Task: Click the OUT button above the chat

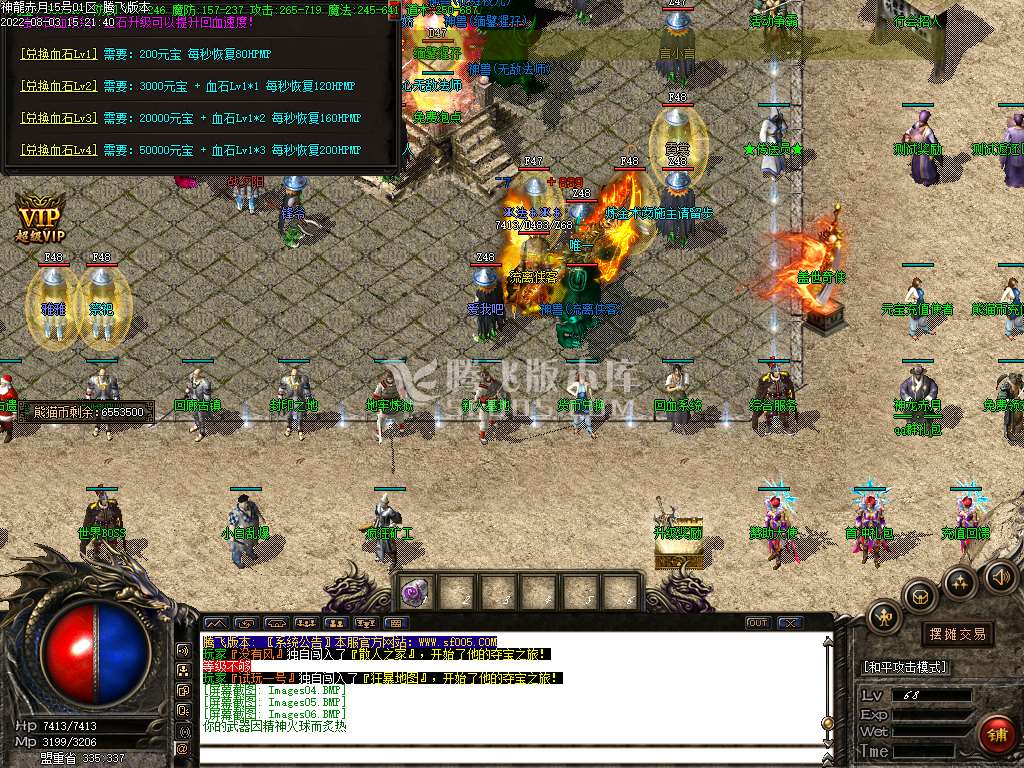Action: (758, 623)
